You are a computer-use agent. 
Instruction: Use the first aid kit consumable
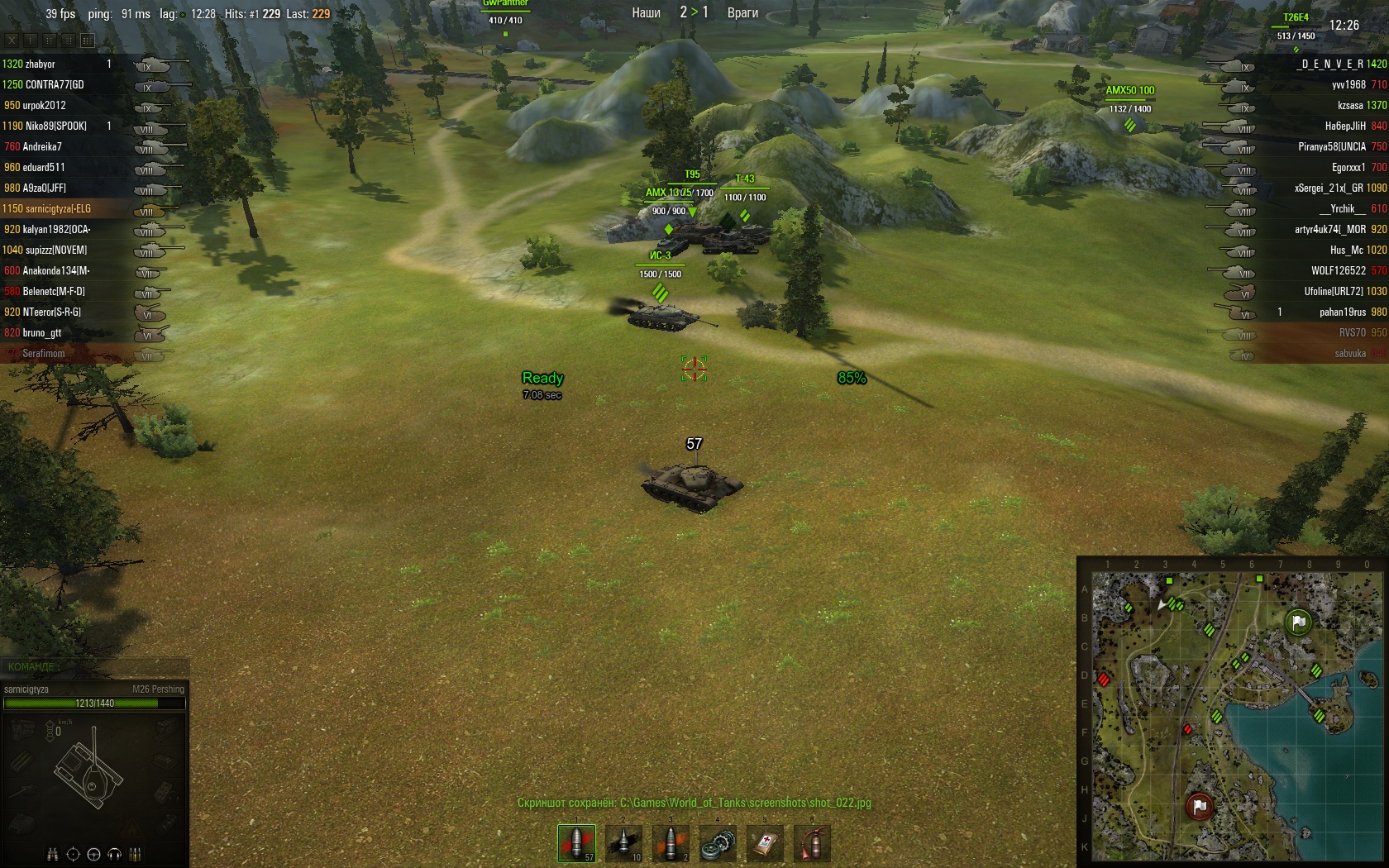pyautogui.click(x=765, y=843)
